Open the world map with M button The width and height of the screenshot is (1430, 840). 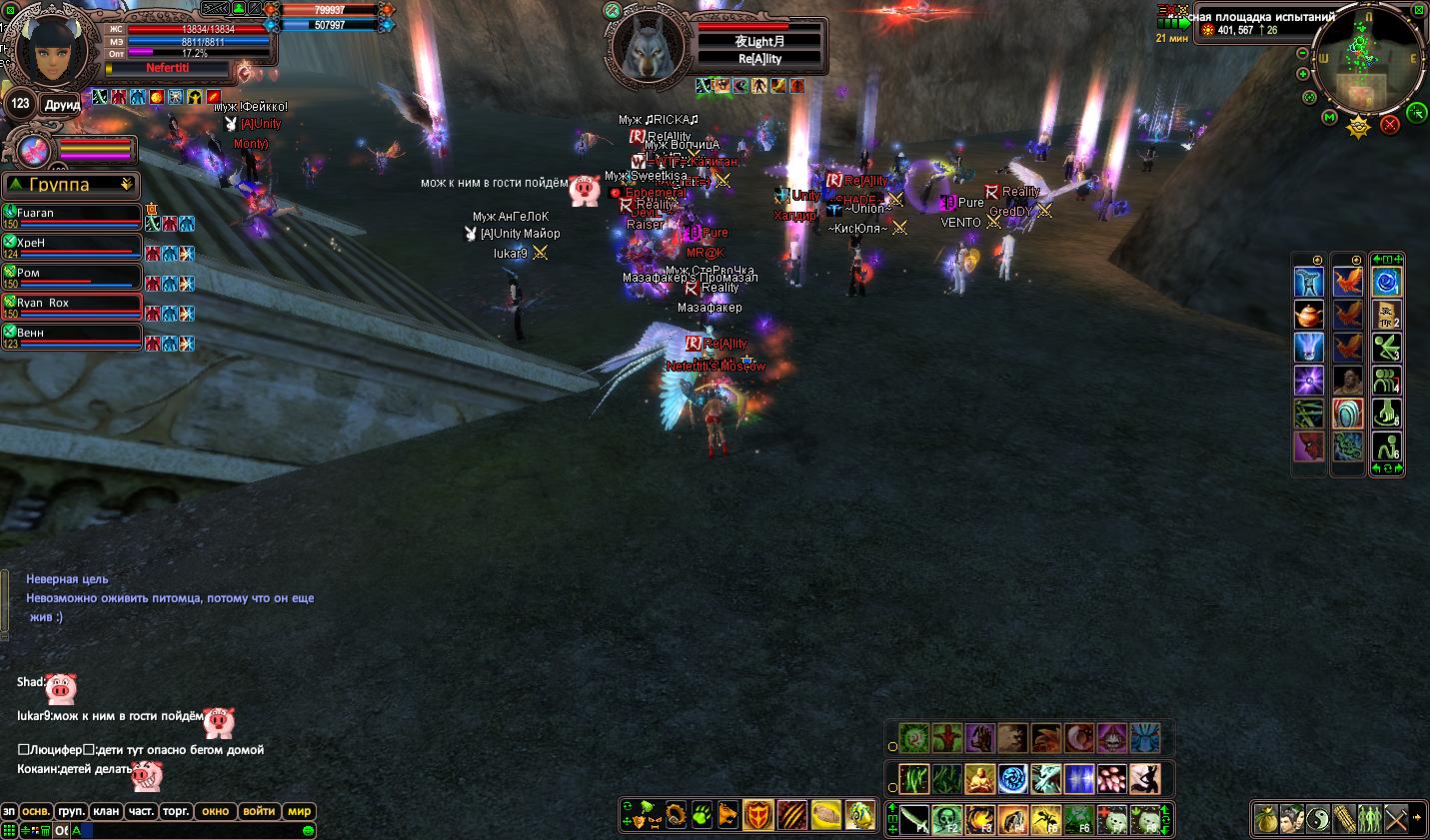pyautogui.click(x=1329, y=118)
